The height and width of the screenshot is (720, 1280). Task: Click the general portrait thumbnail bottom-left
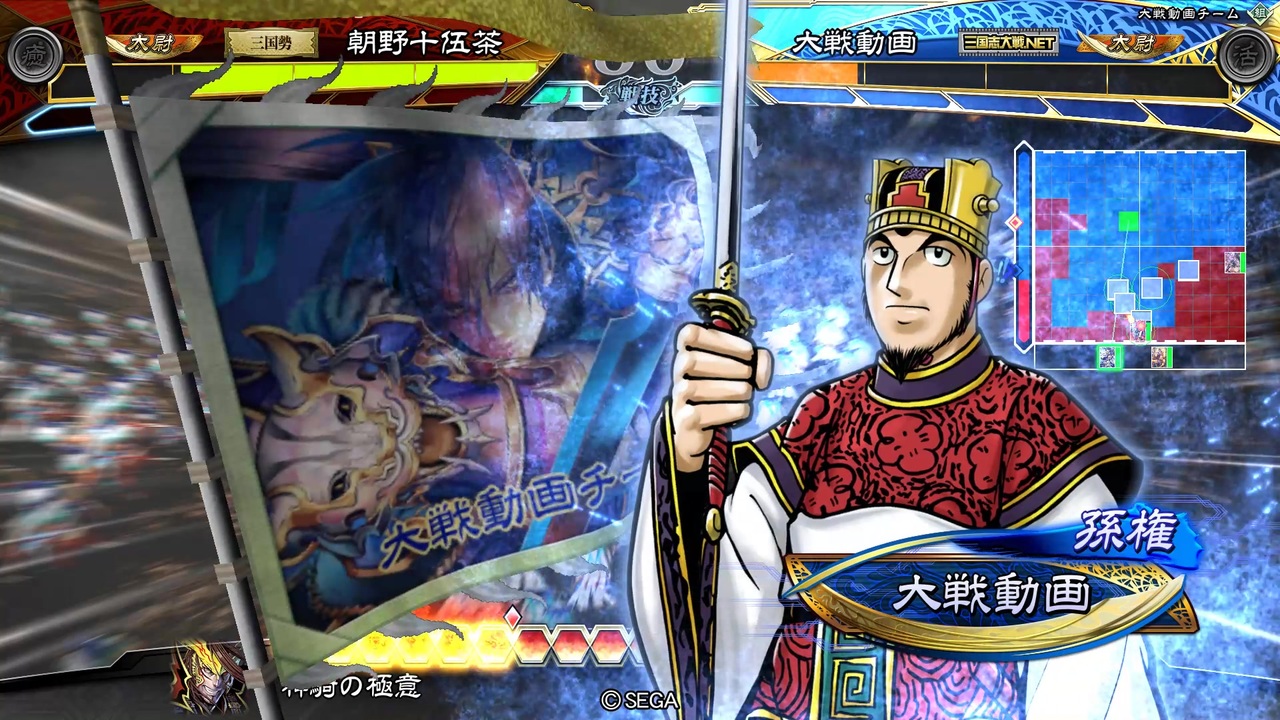205,683
